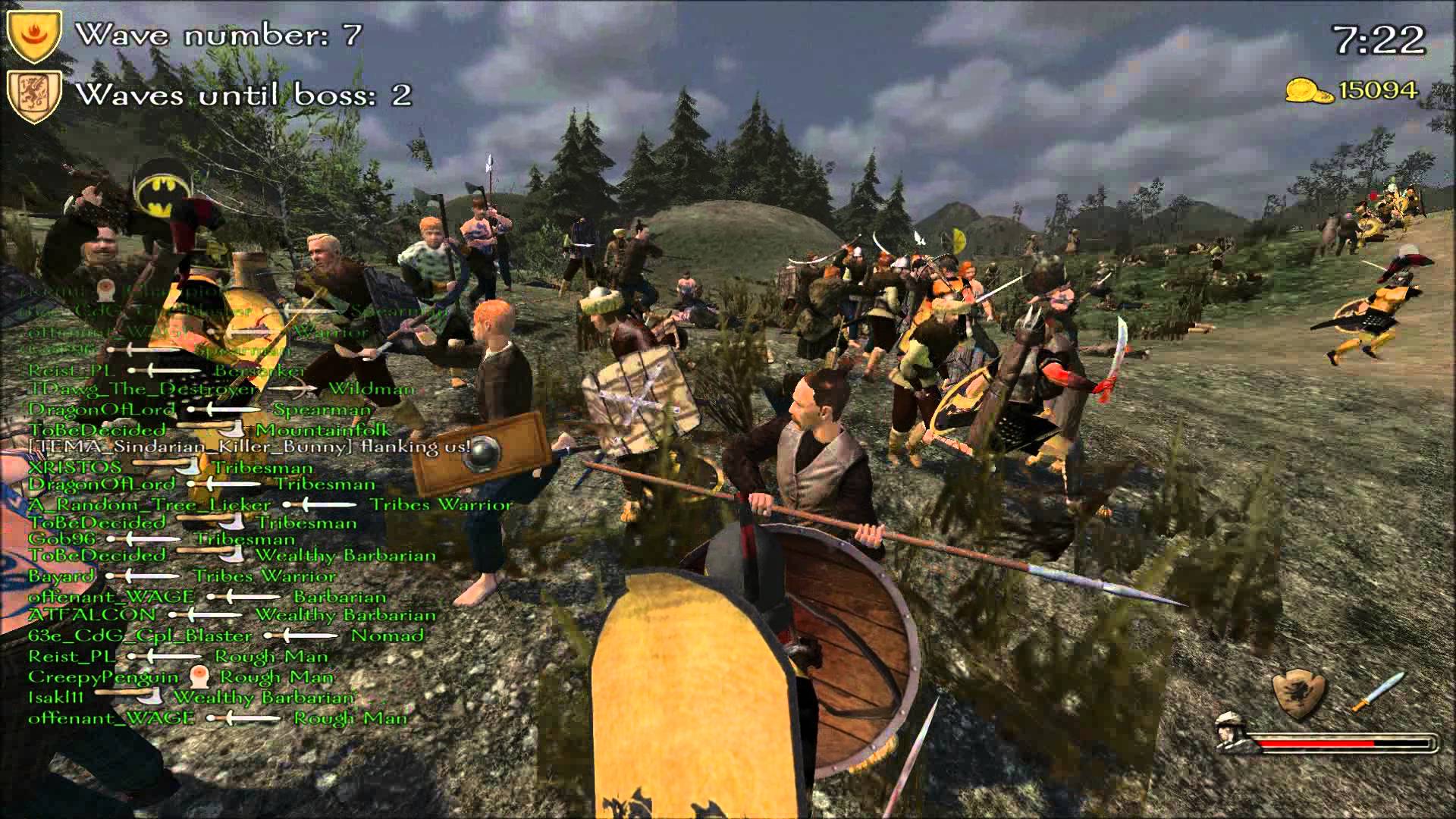Click the gold coins icon
The height and width of the screenshot is (819, 1456).
click(1309, 92)
